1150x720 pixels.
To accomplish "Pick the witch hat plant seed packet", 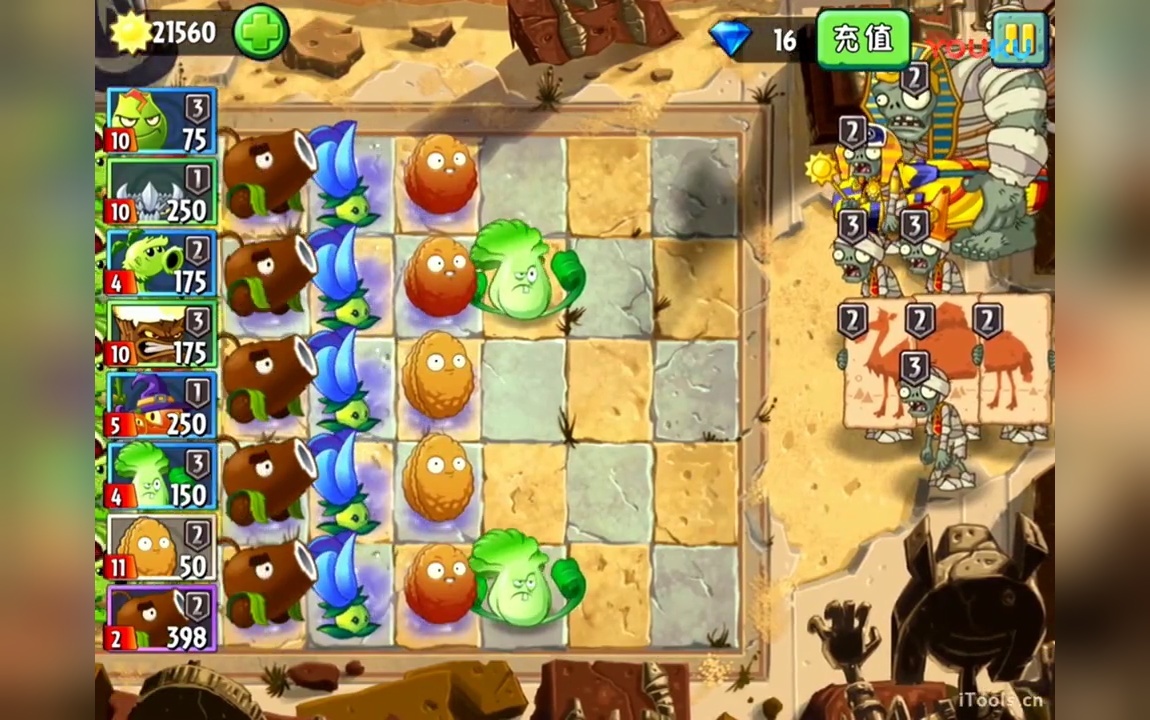I will 162,406.
